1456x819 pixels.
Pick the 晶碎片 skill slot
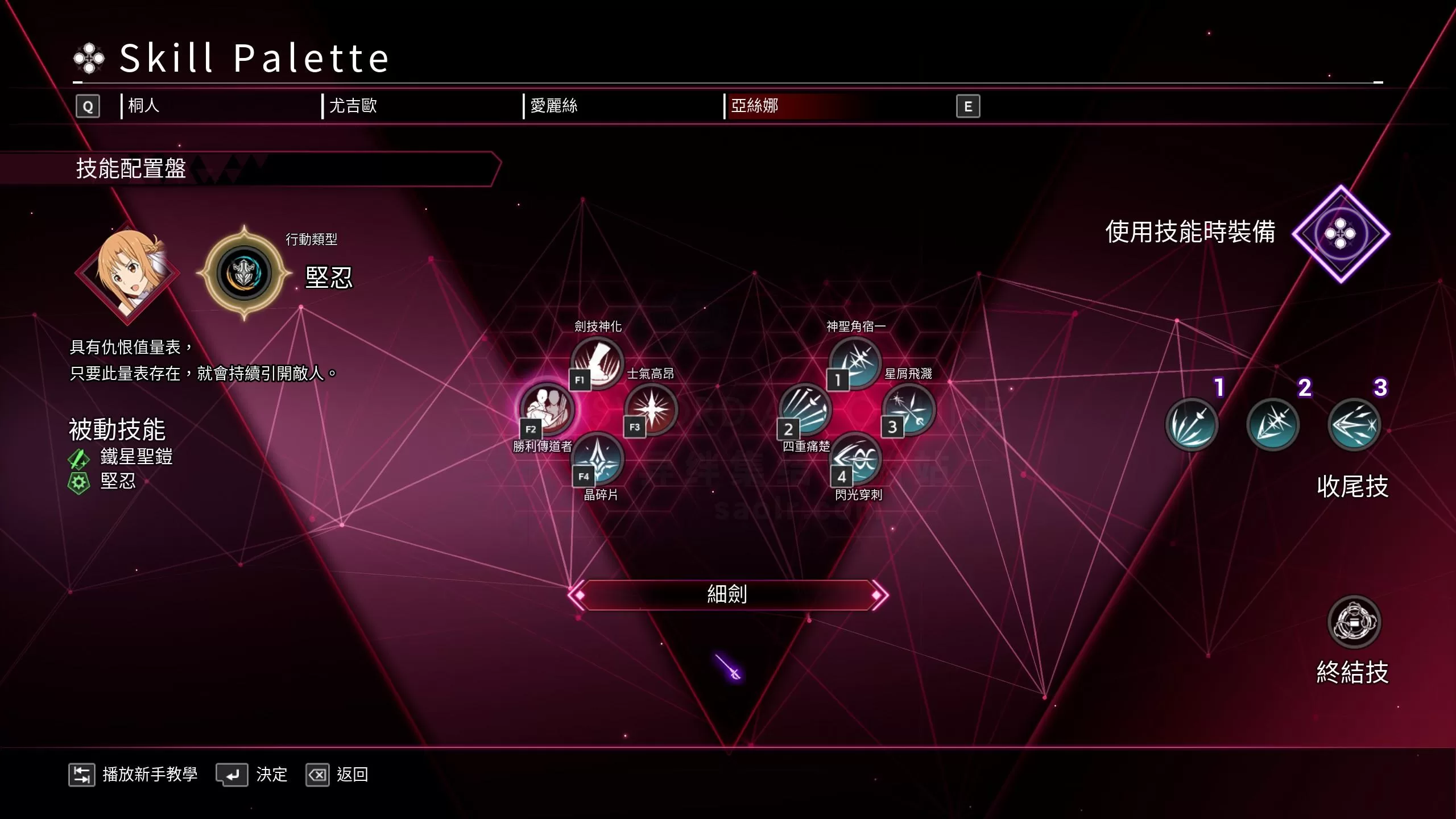597,458
